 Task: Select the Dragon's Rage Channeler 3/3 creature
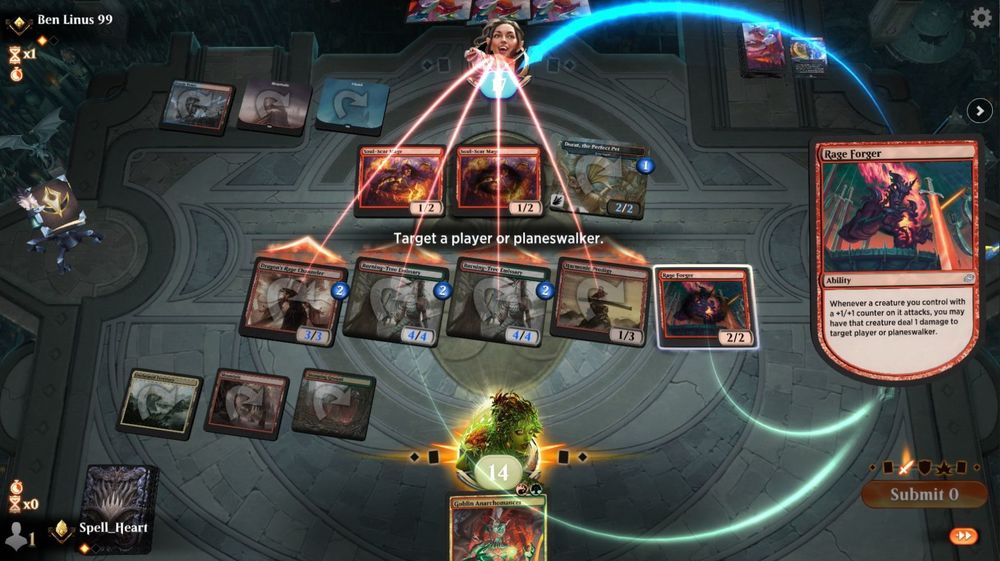294,301
